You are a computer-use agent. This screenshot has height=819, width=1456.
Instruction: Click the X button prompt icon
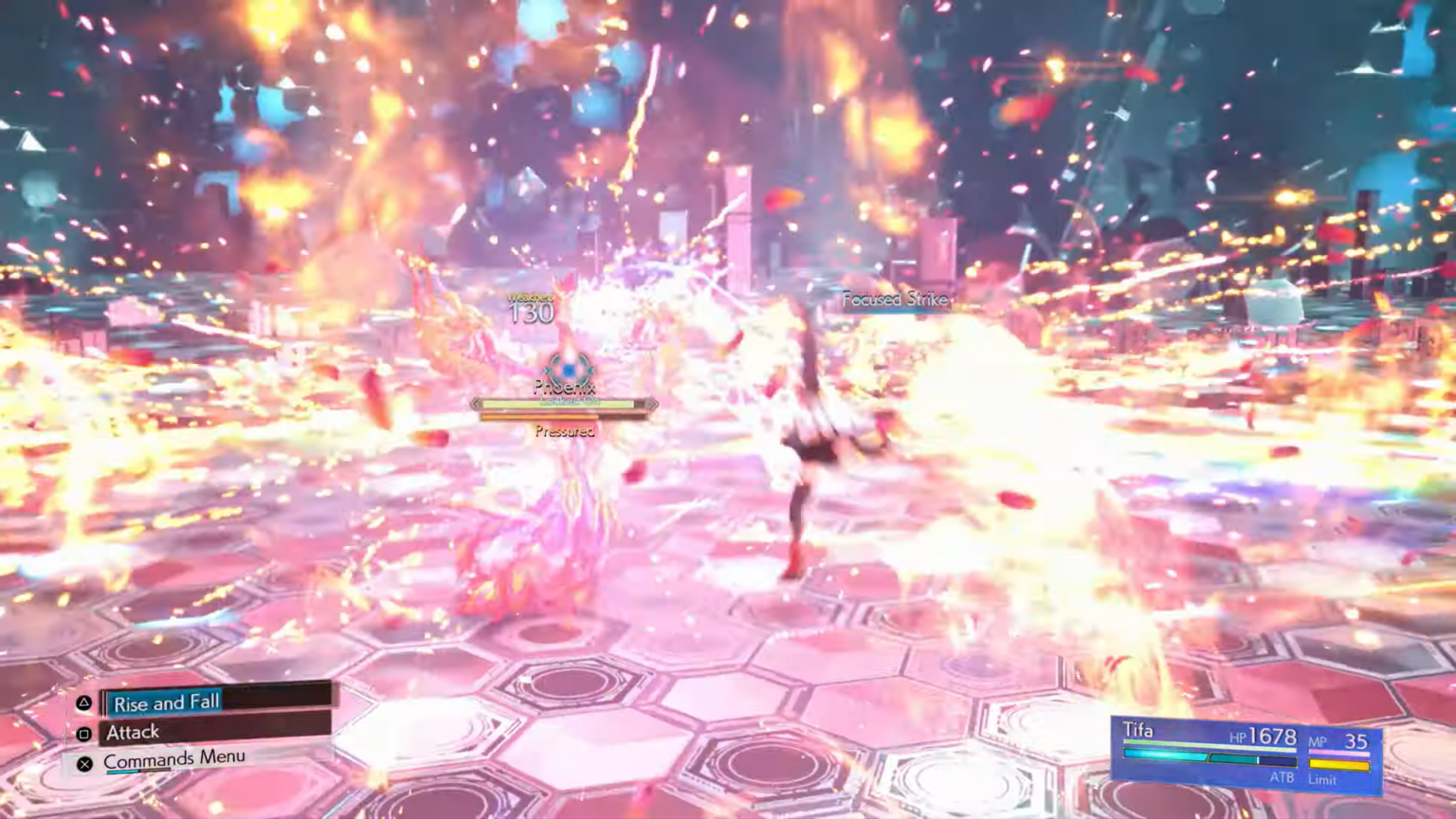tap(84, 763)
